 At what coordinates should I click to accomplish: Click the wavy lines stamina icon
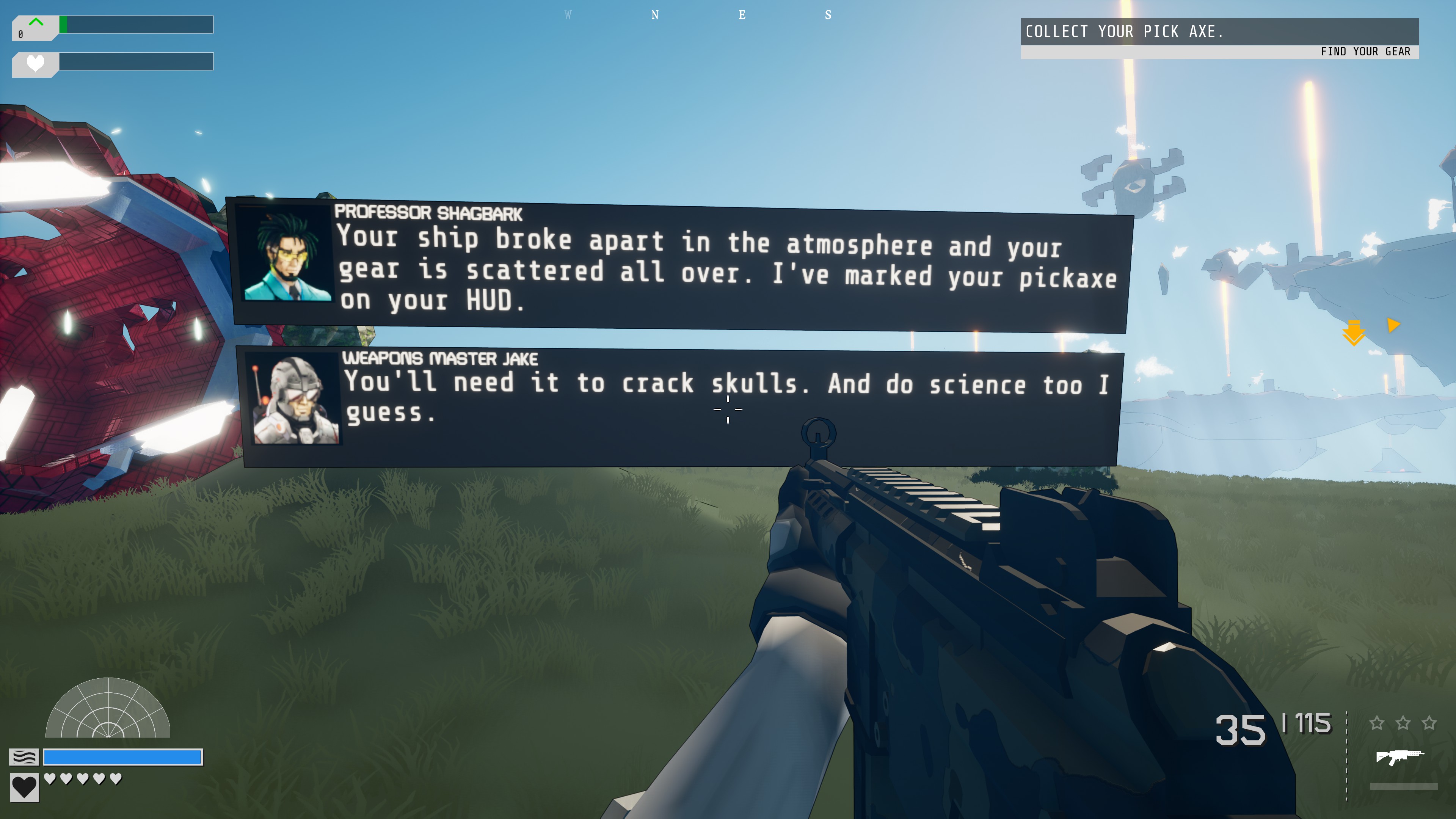(x=24, y=756)
